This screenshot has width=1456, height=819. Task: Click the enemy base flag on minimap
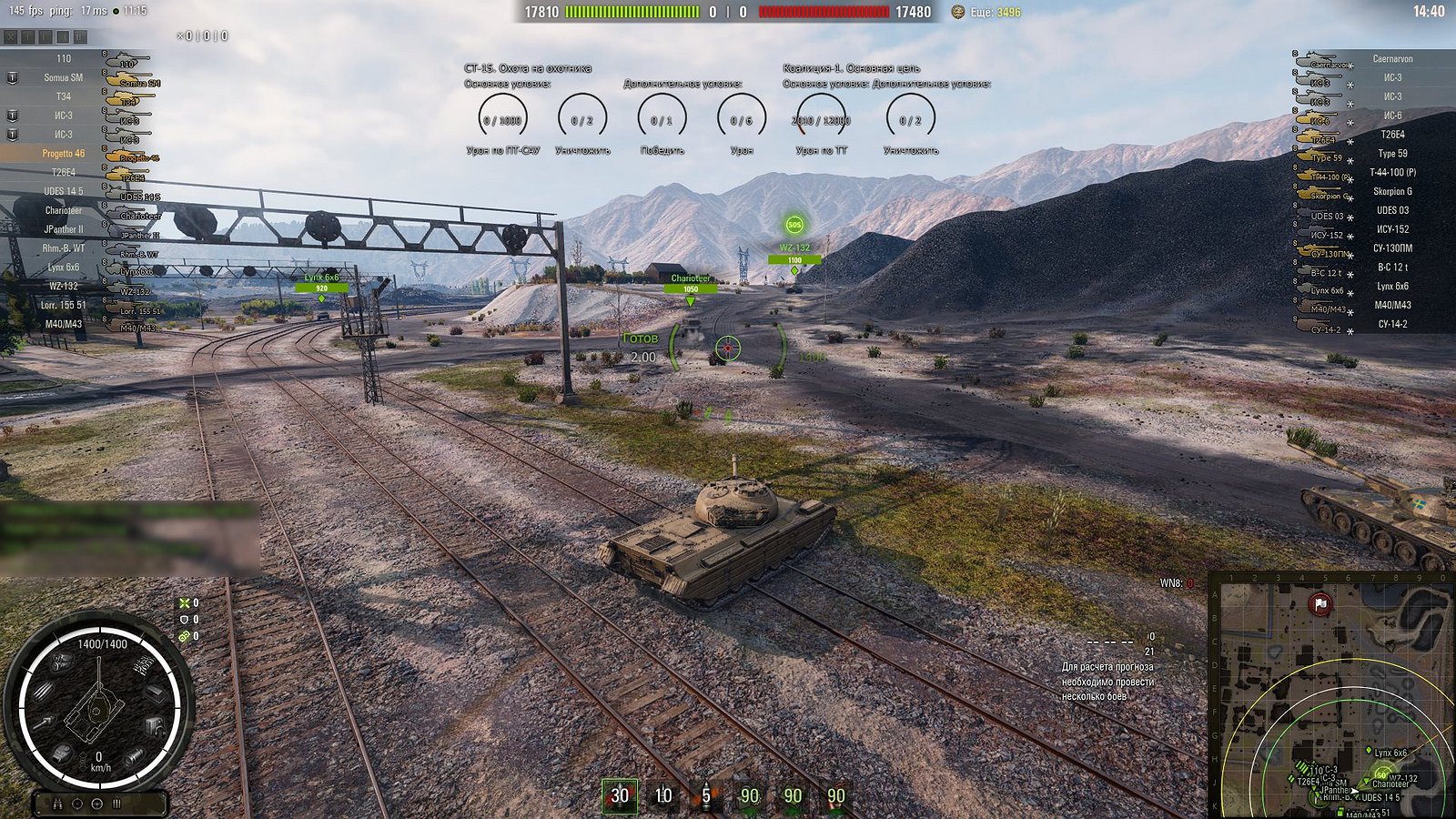[x=1320, y=603]
